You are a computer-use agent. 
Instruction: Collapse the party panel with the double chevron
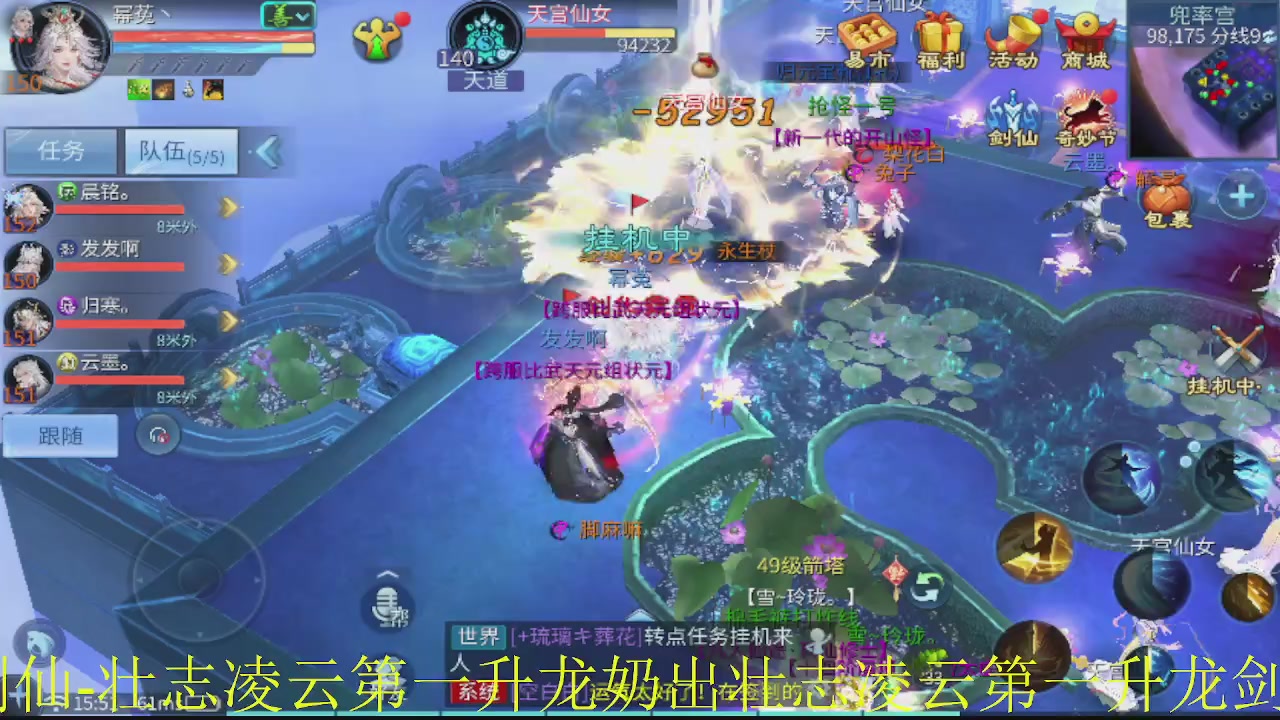266,150
